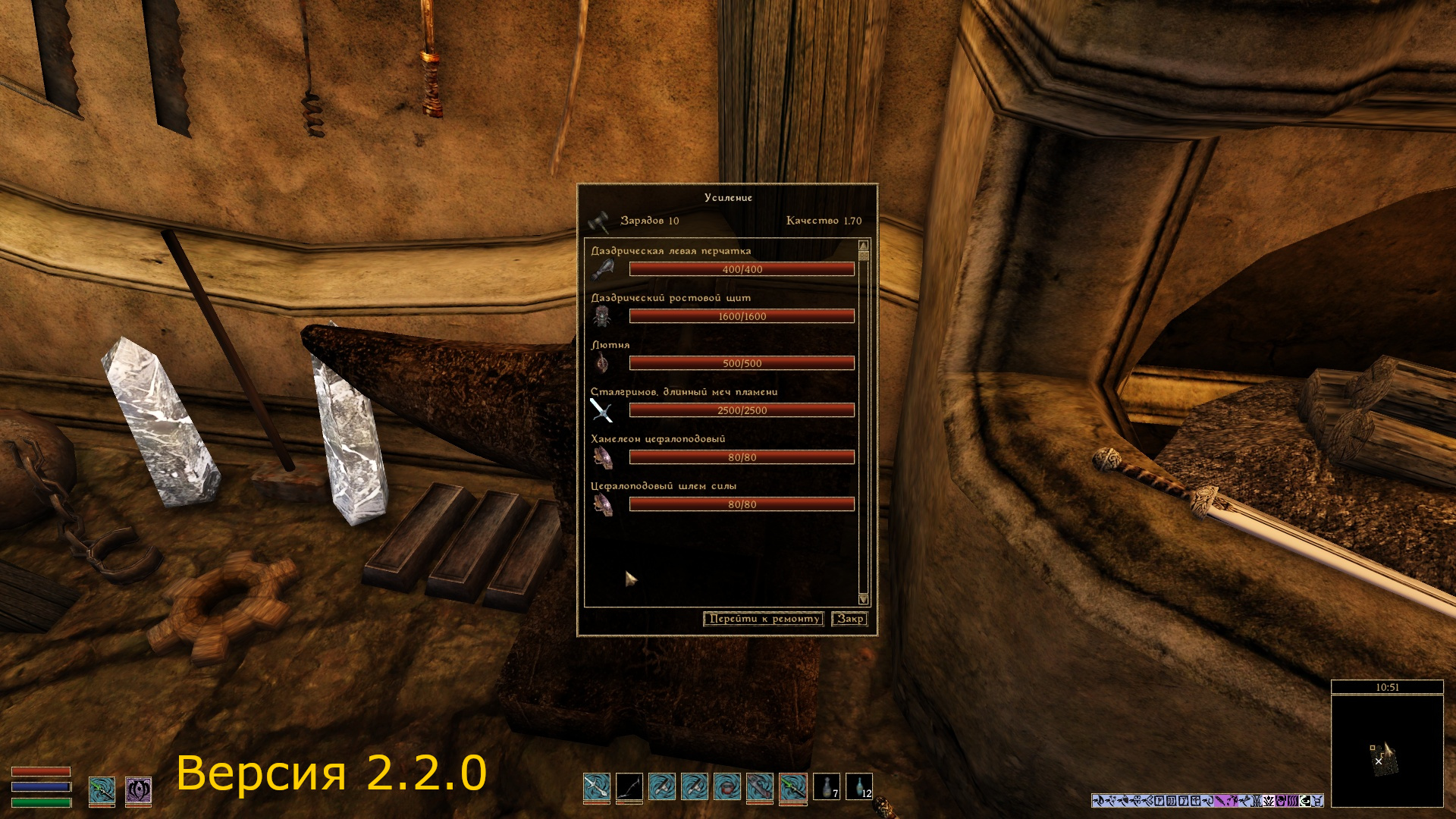Select the hammer tool icon beside Зарядов
1456x819 pixels.
click(x=599, y=221)
